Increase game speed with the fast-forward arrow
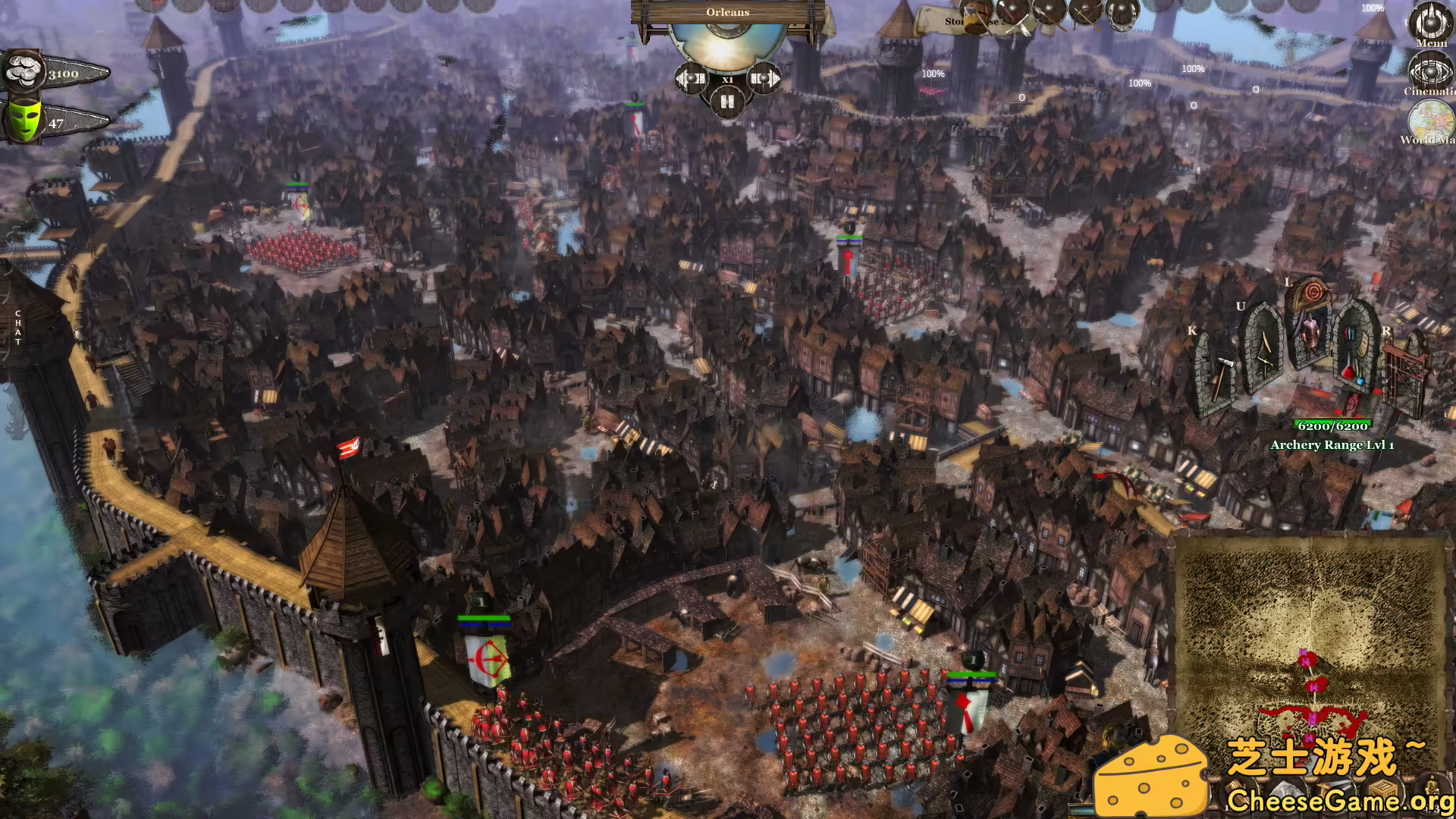 point(764,78)
